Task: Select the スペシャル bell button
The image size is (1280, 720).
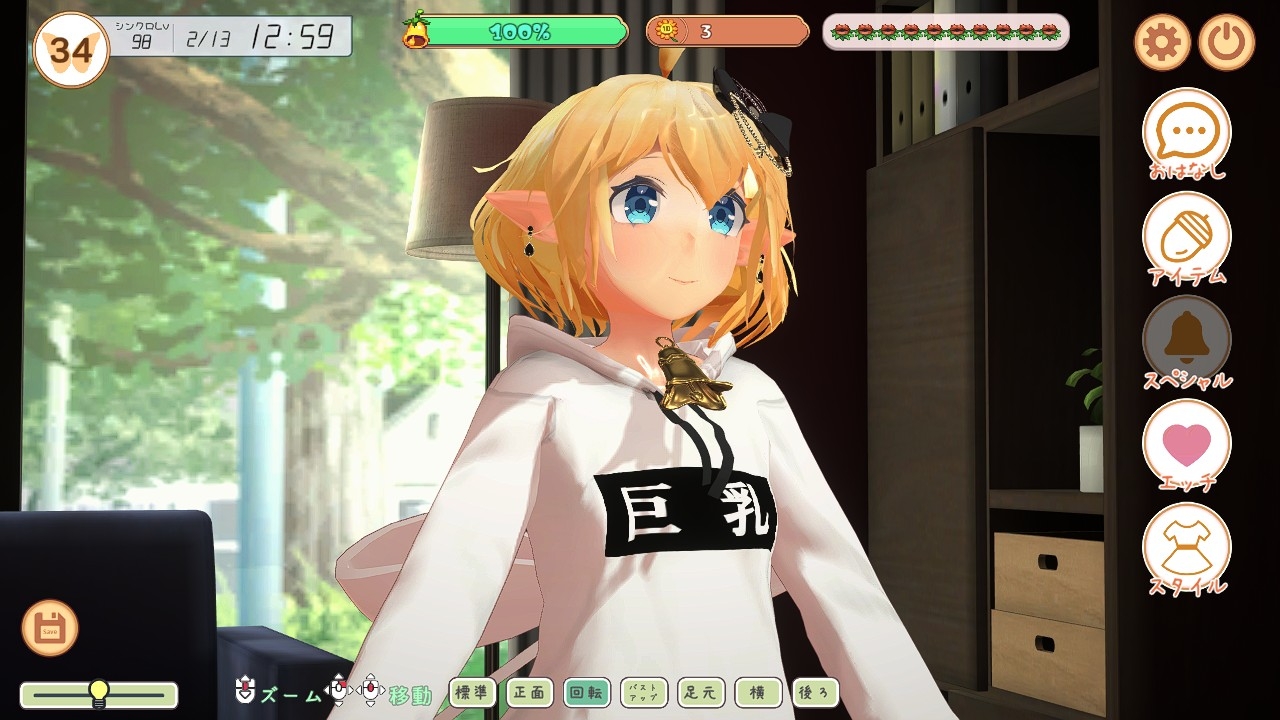Action: point(1187,340)
